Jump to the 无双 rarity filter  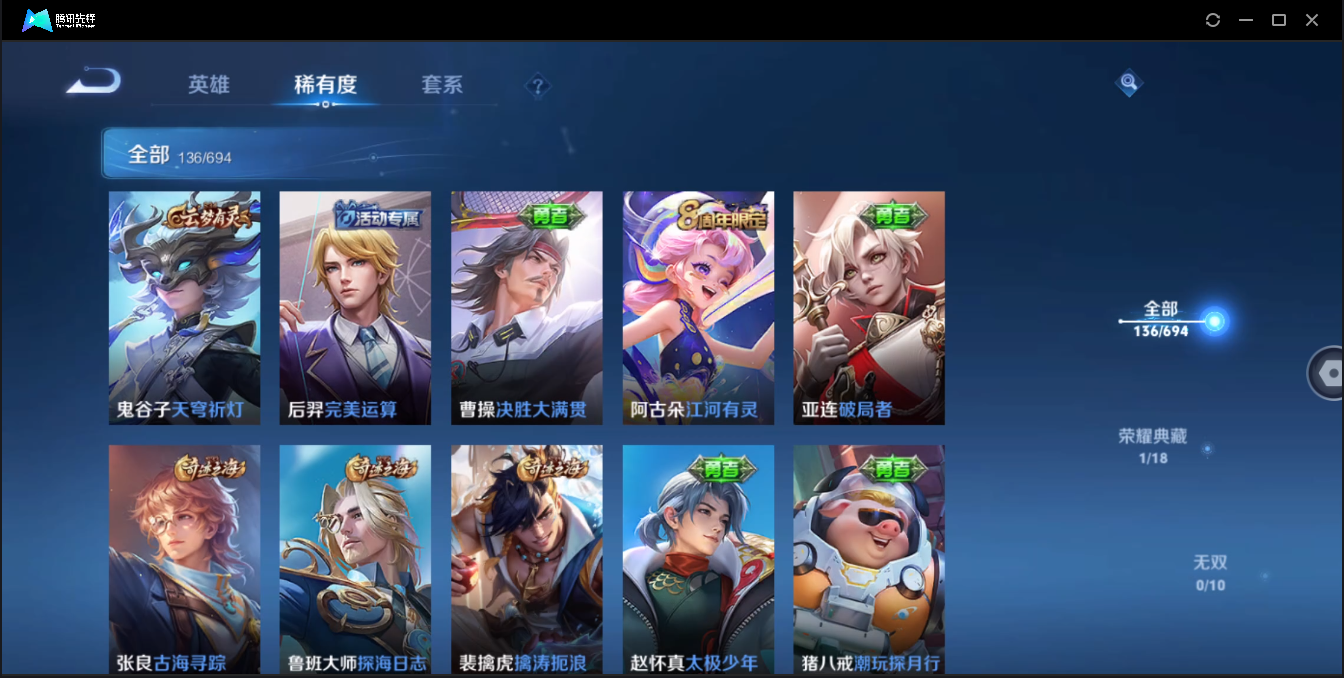pyautogui.click(x=1210, y=571)
